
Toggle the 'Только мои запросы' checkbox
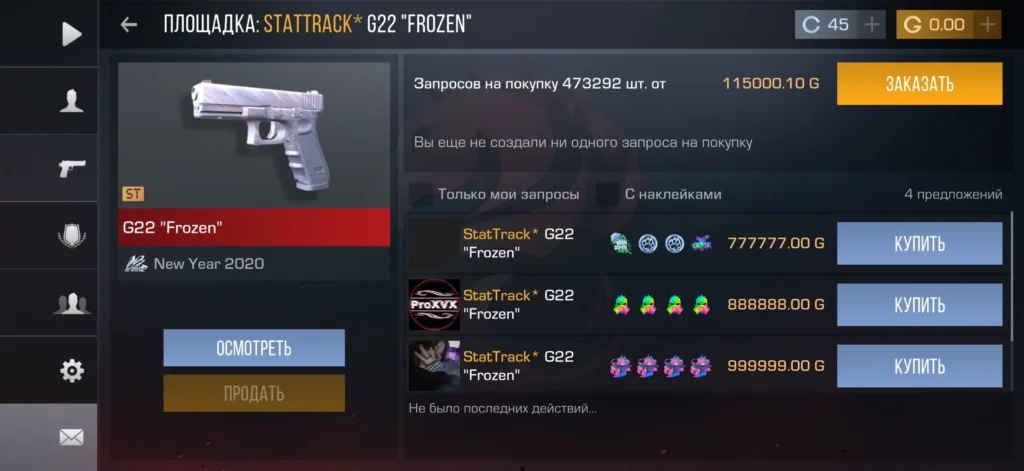pos(421,194)
